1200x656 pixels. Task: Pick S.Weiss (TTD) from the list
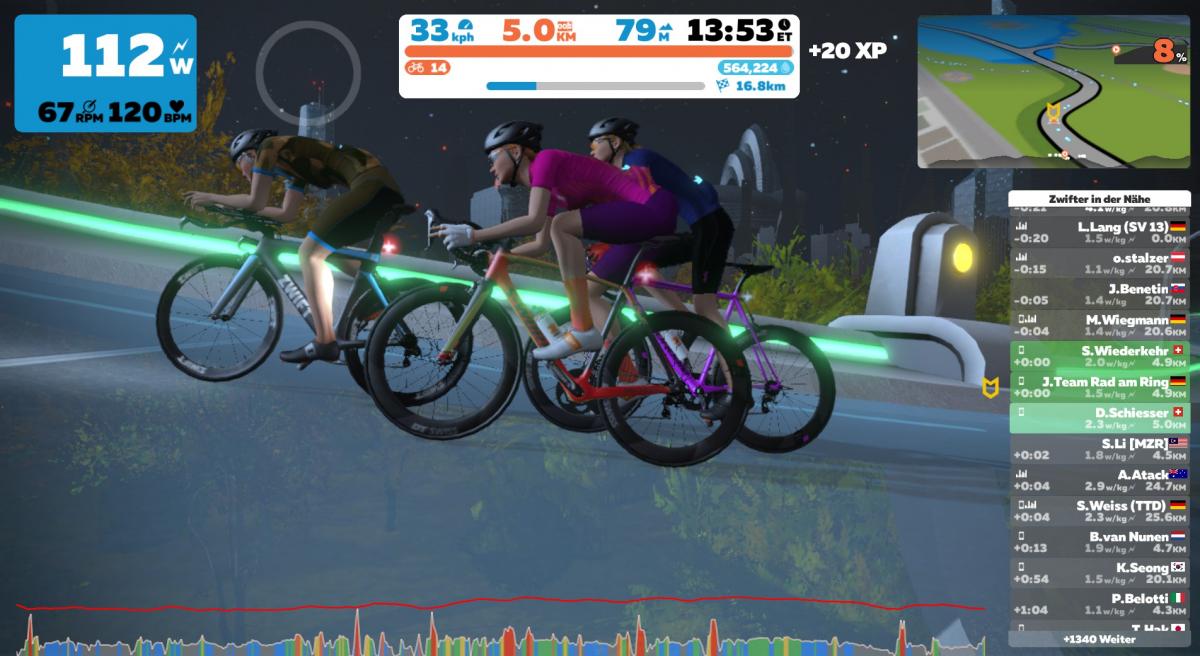click(x=1099, y=511)
